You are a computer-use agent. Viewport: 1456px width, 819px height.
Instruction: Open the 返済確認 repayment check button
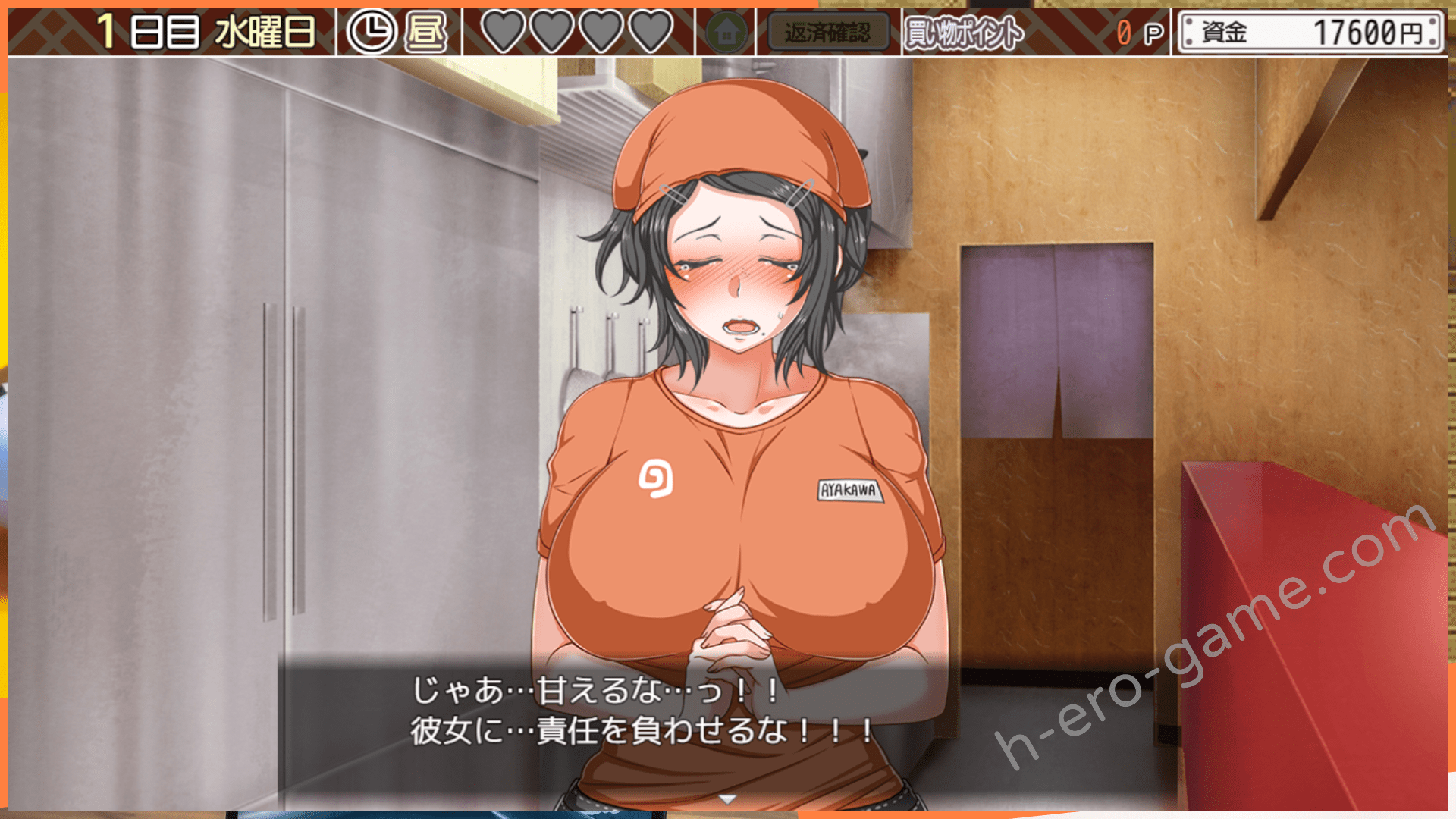point(827,33)
